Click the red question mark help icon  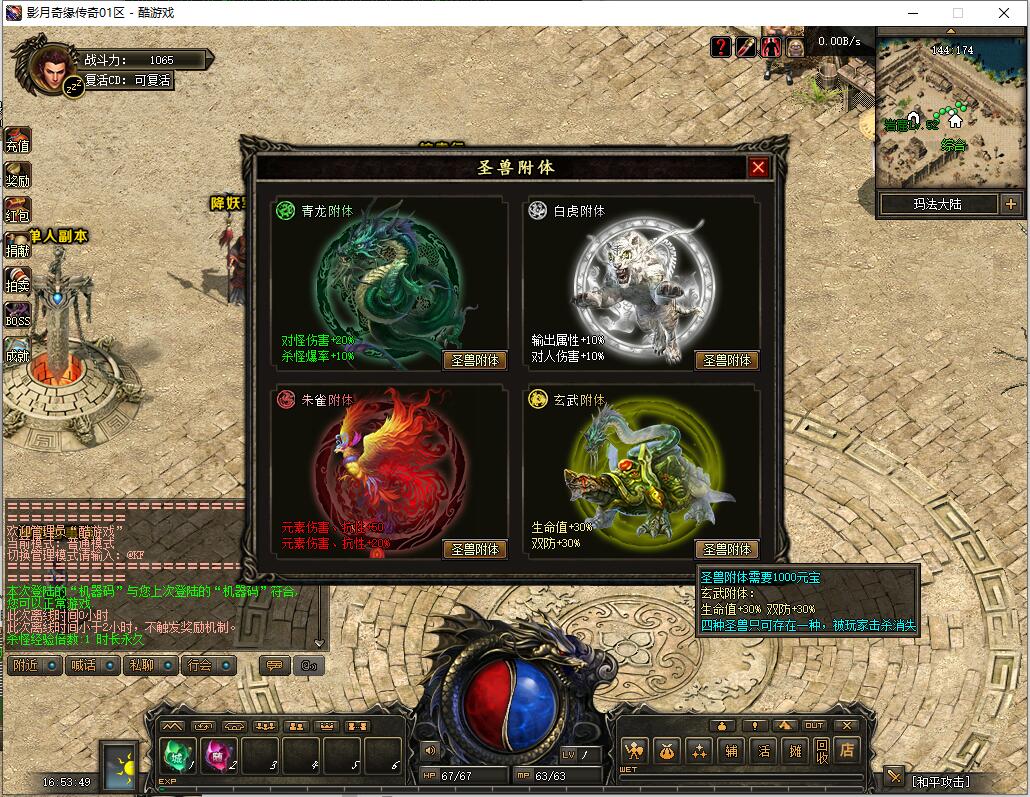pos(721,46)
